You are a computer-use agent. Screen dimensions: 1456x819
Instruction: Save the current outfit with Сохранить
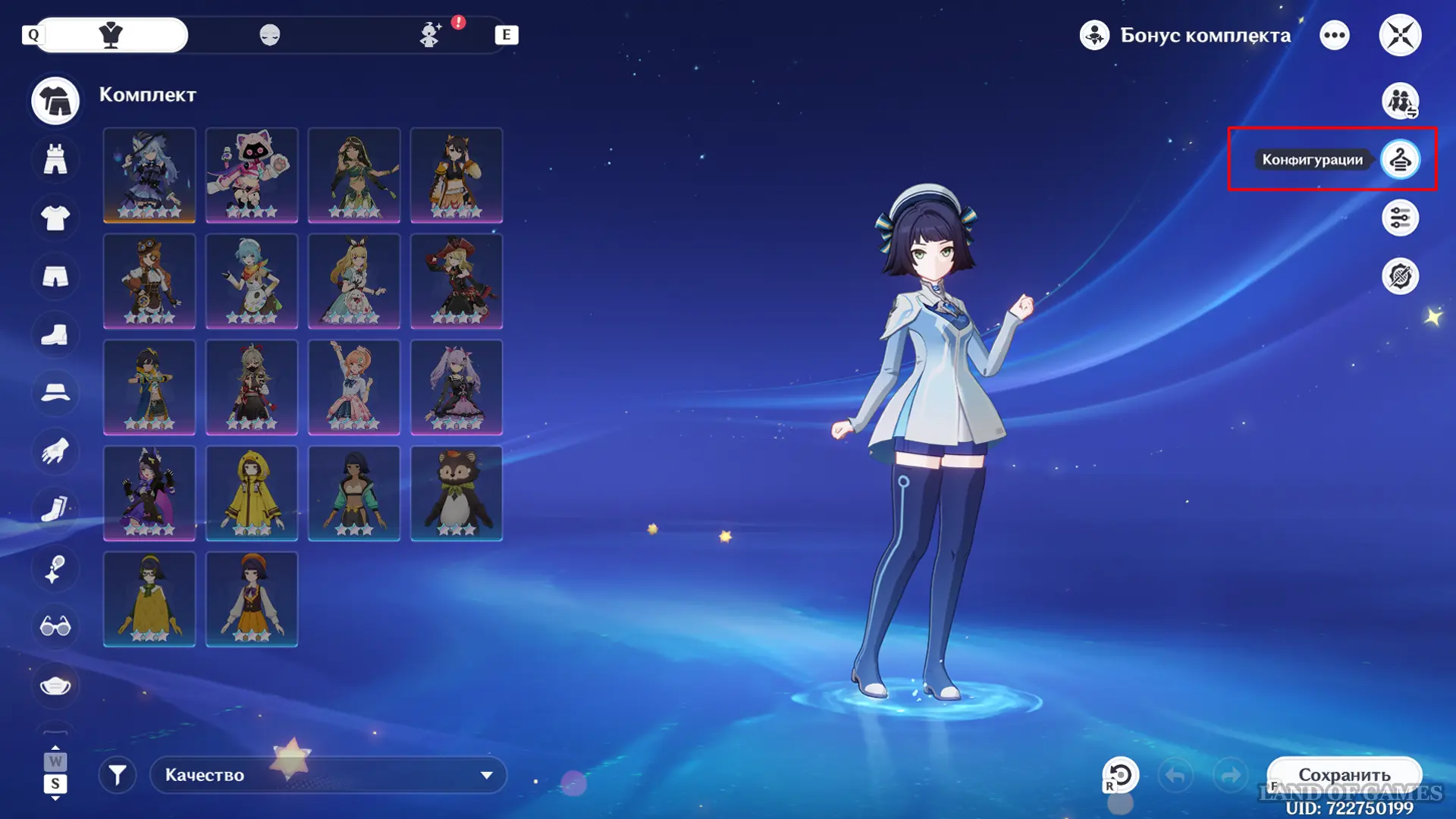[x=1344, y=775]
